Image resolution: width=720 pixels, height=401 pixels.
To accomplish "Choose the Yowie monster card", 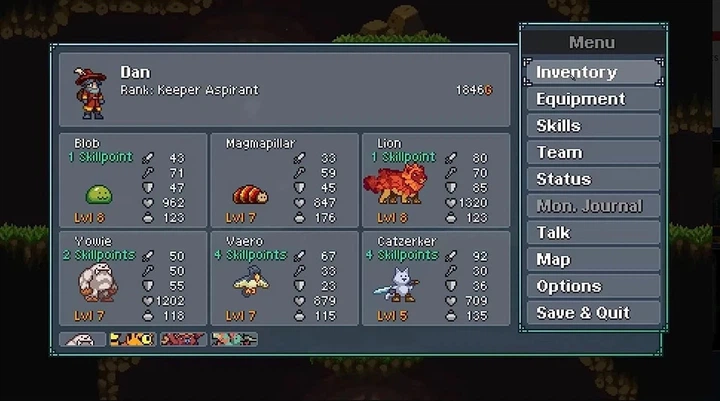I will click(x=133, y=278).
